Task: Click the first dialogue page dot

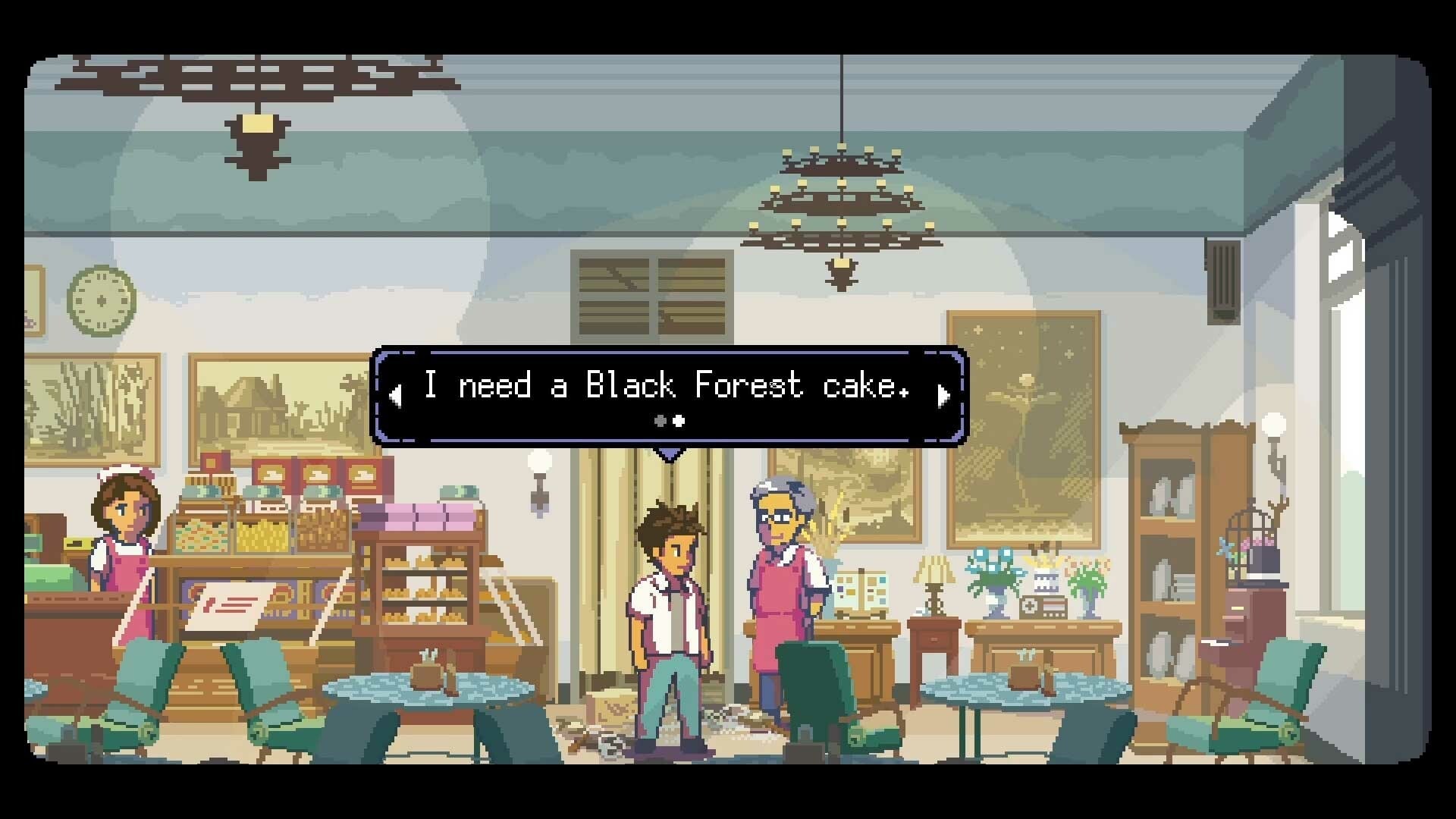Action: 658,422
